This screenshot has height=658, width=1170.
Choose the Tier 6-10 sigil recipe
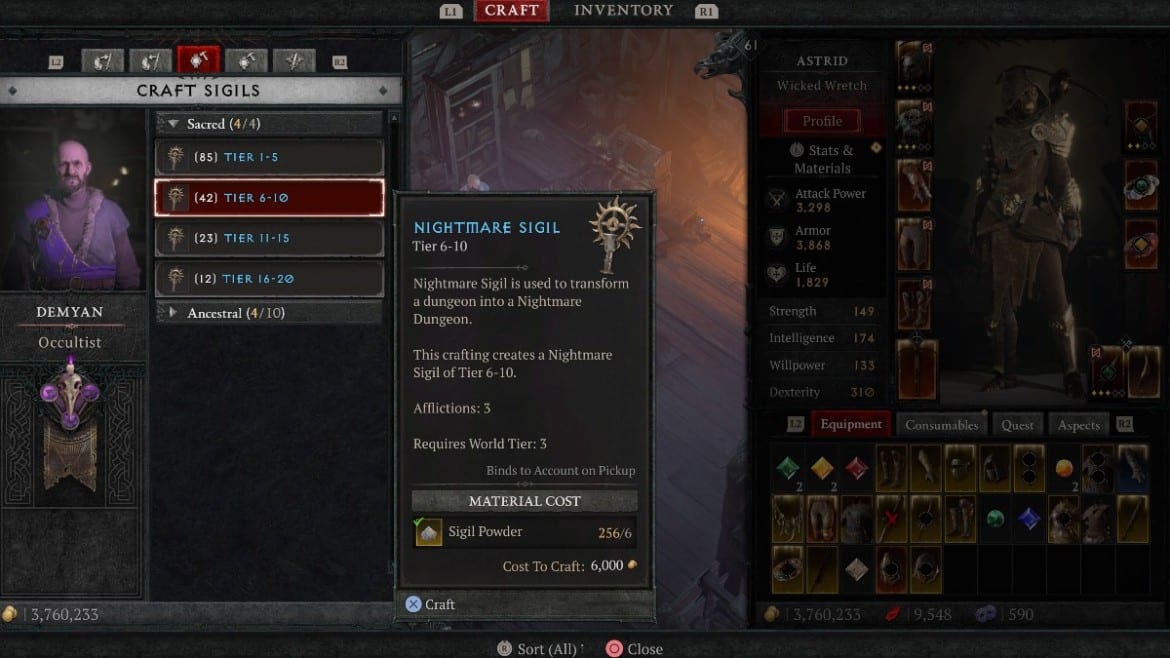click(x=269, y=198)
